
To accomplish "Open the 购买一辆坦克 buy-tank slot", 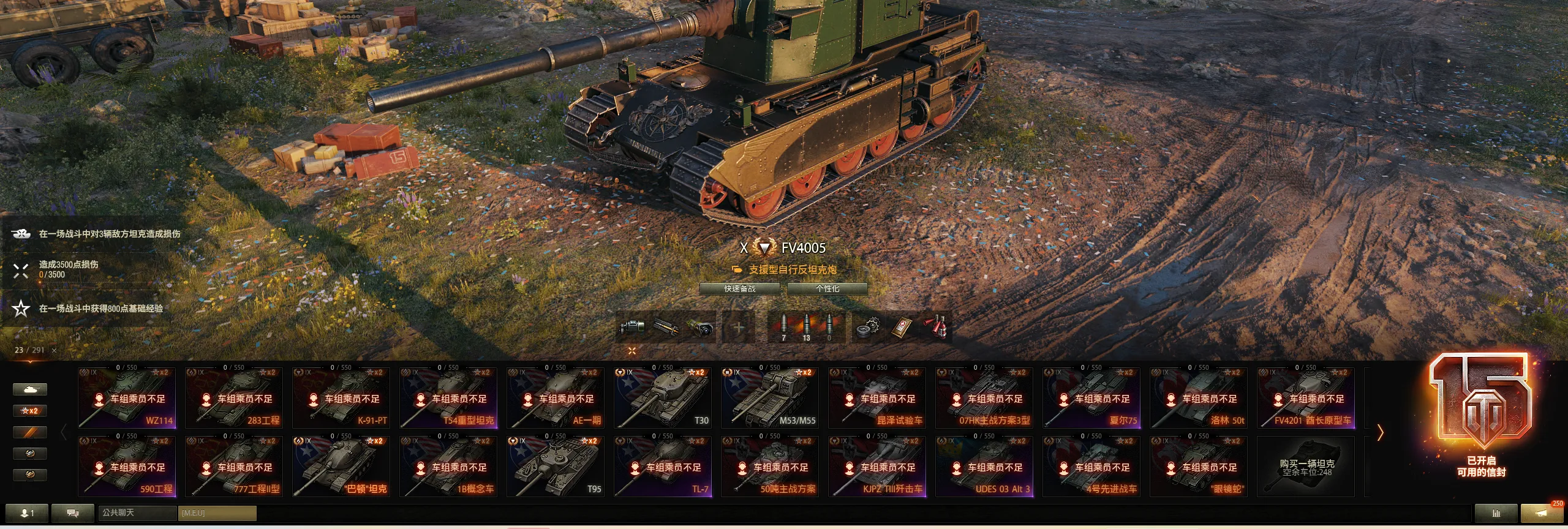I will [x=1306, y=467].
